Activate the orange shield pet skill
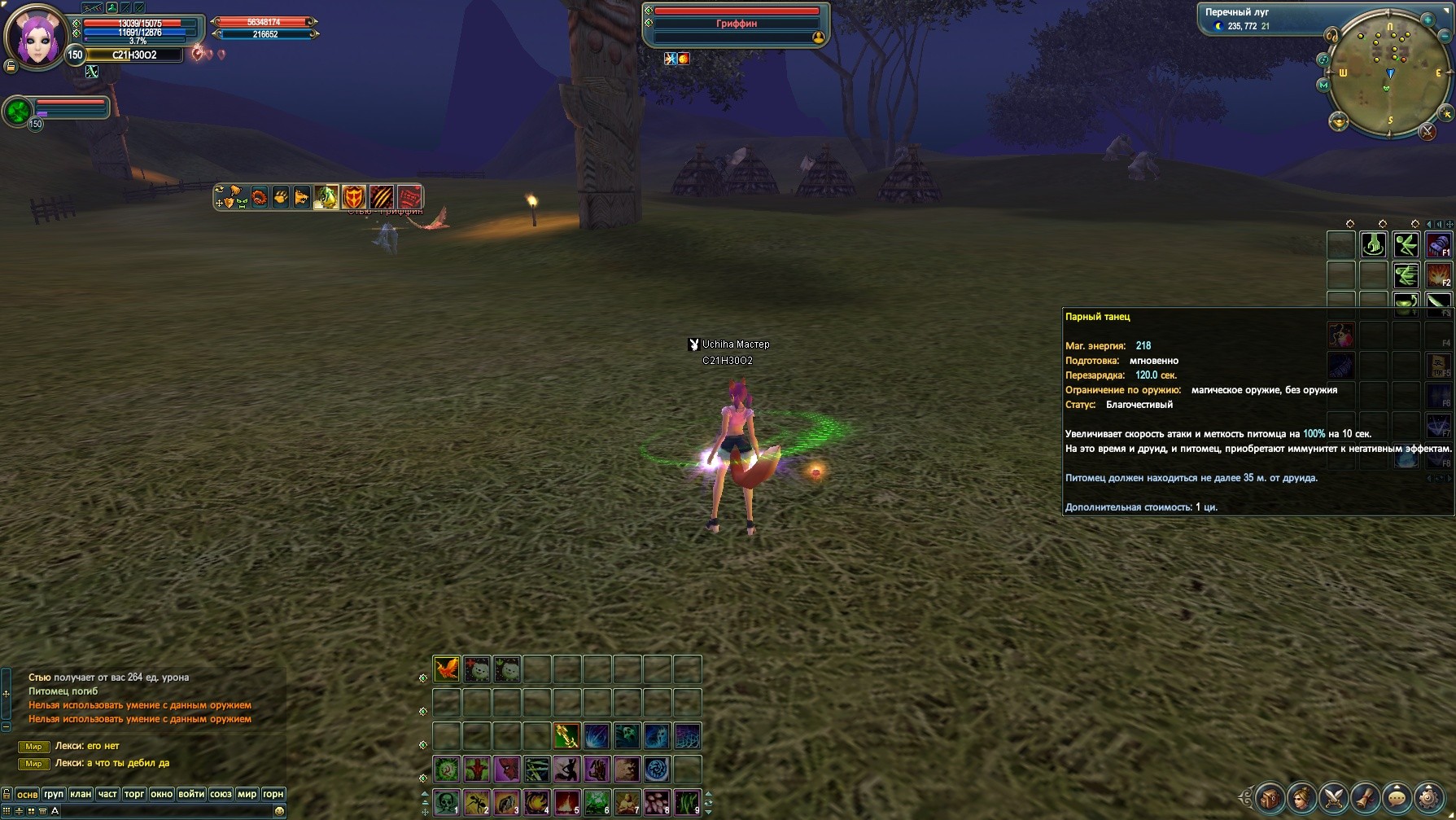The width and height of the screenshot is (1456, 820). [x=353, y=197]
